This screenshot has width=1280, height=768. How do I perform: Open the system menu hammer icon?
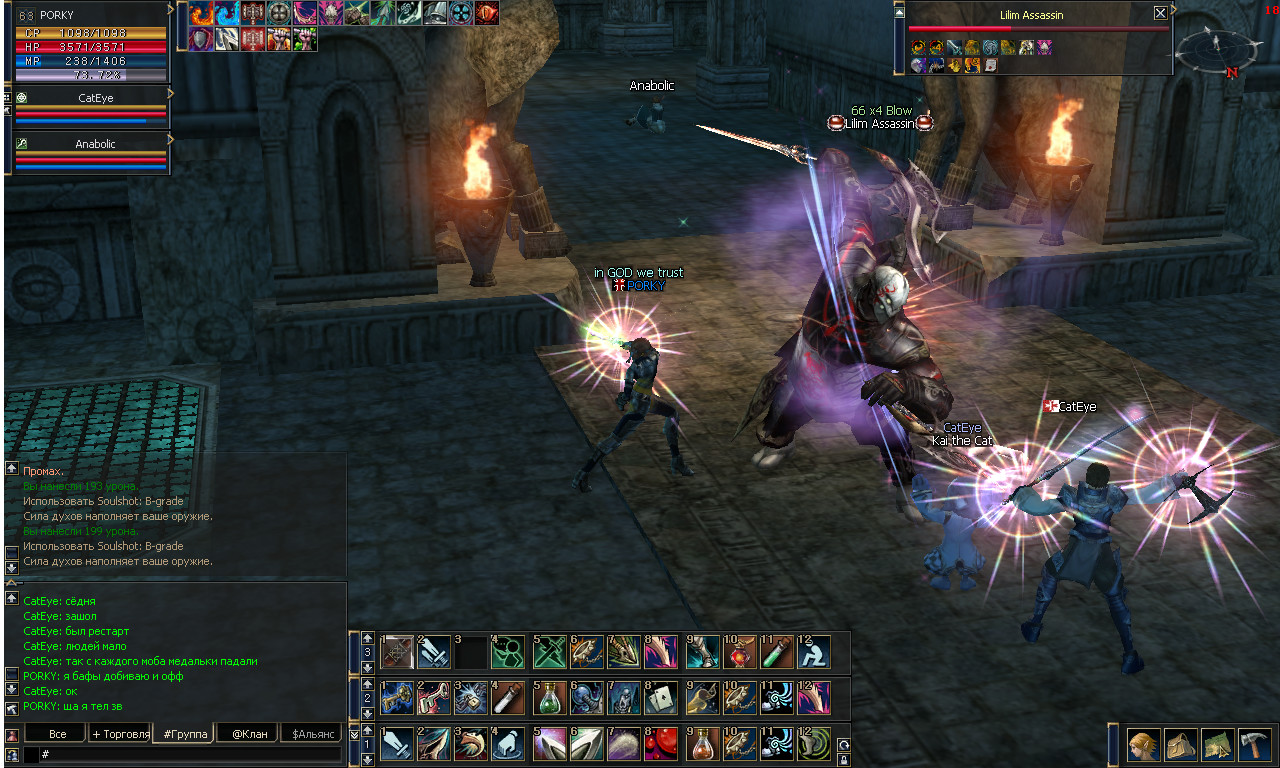click(1254, 745)
